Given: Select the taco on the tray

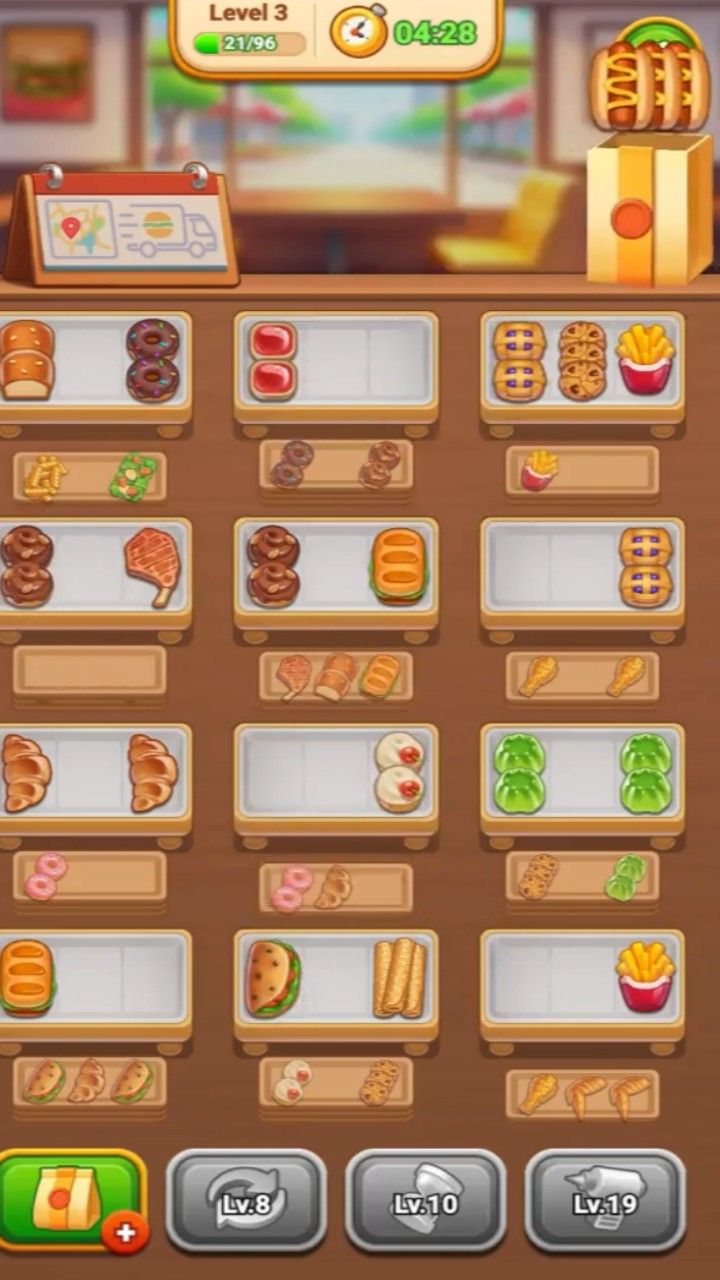Looking at the screenshot, I should 273,977.
